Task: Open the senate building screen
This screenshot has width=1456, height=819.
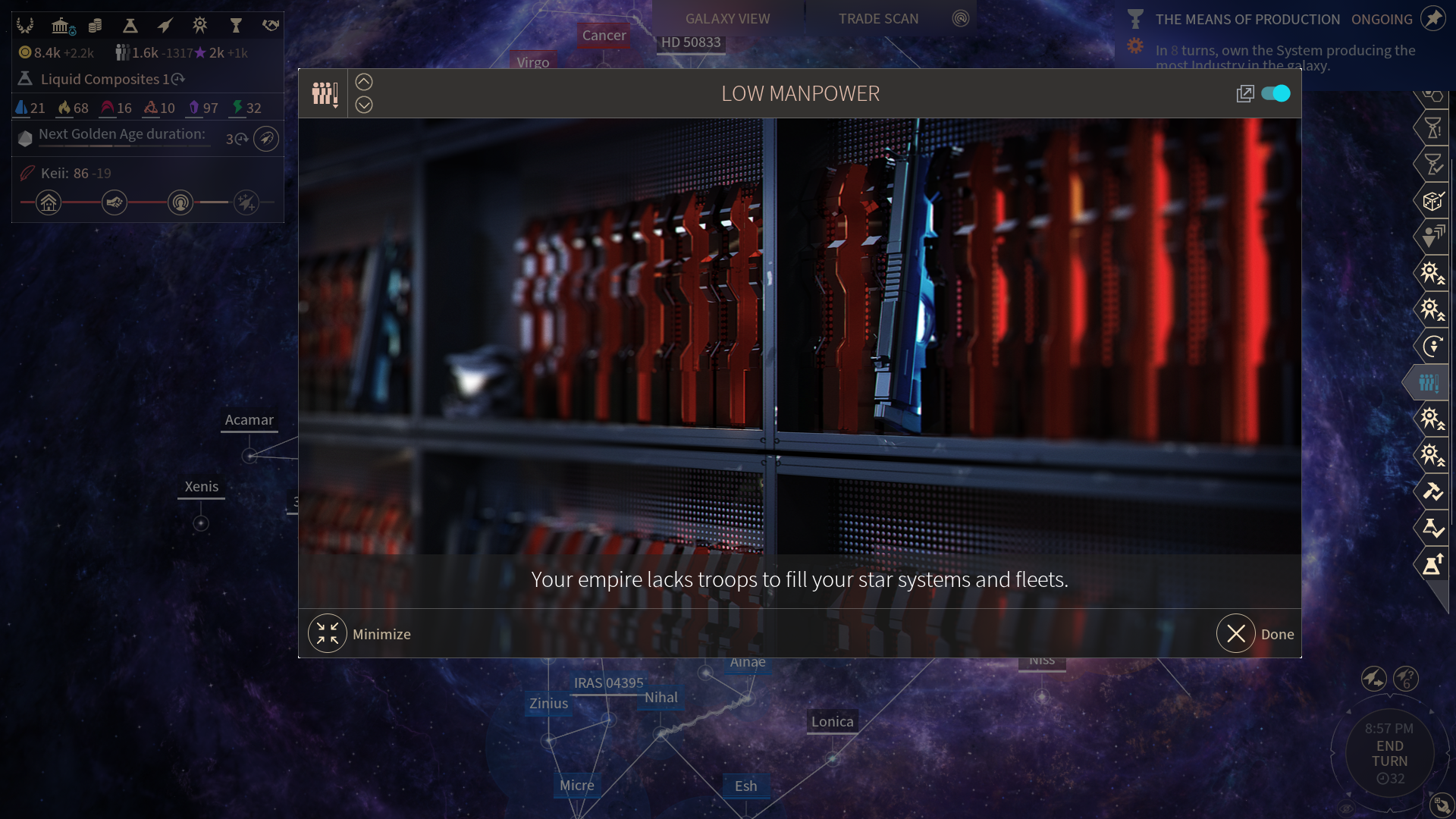Action: [x=61, y=26]
